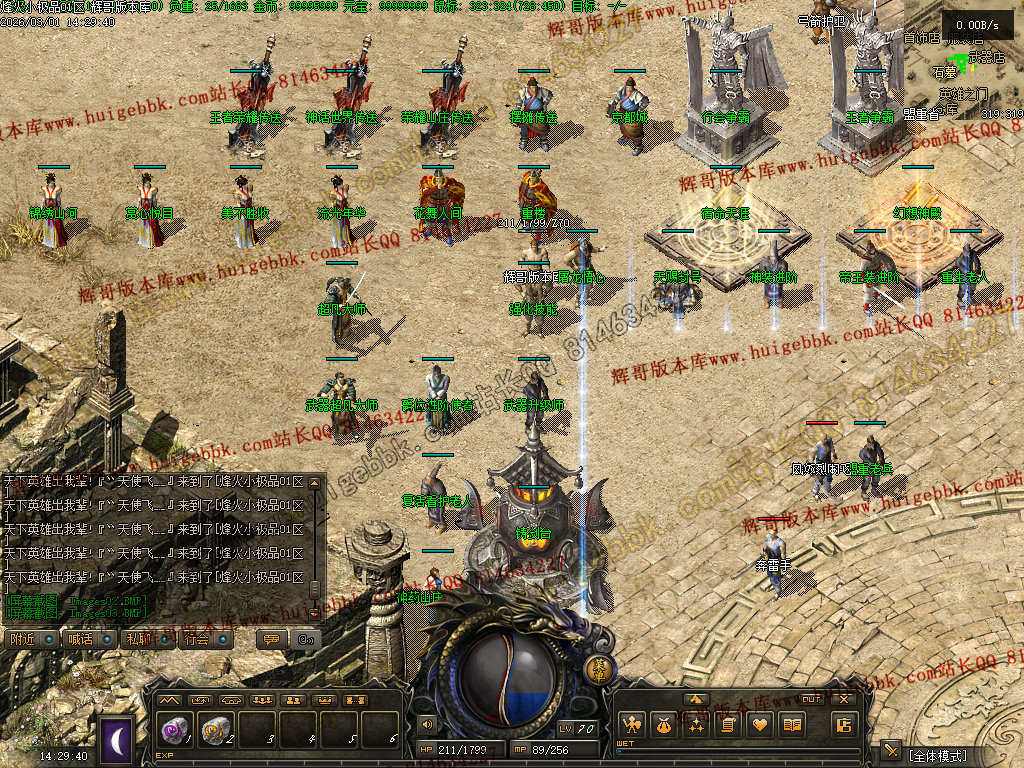Click the OUT logout button

tap(812, 699)
